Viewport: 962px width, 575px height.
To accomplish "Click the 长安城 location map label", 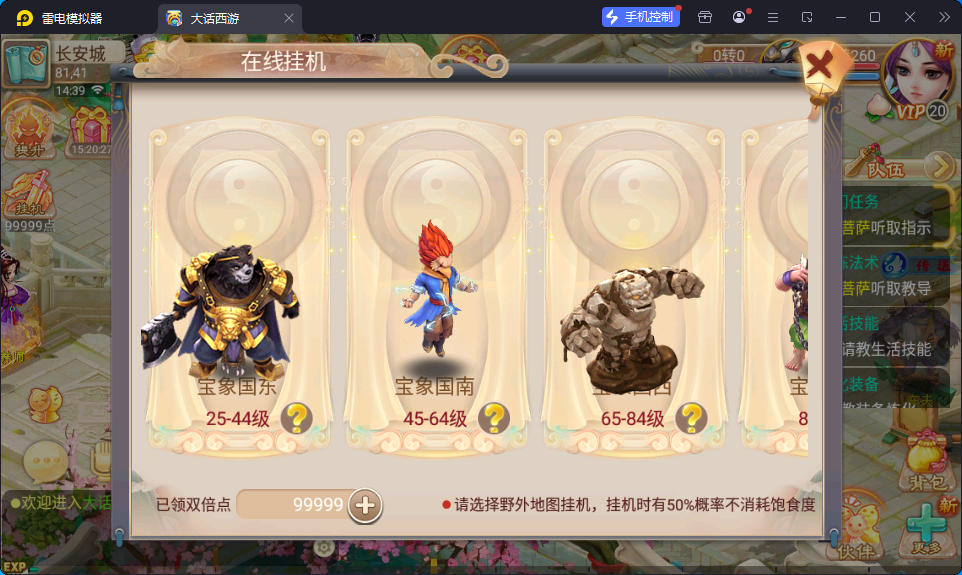I will click(80, 54).
